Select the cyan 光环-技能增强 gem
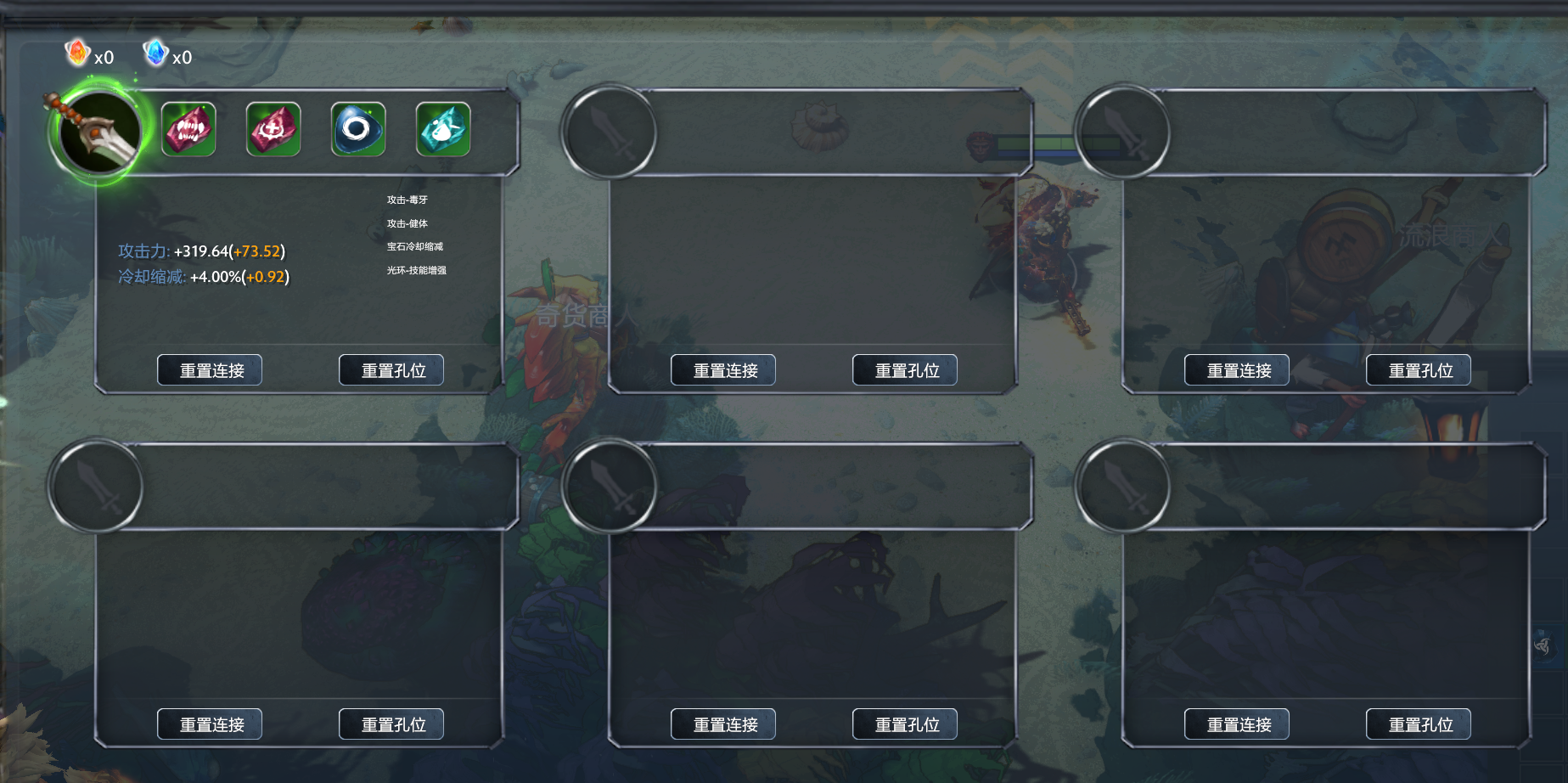 click(442, 128)
